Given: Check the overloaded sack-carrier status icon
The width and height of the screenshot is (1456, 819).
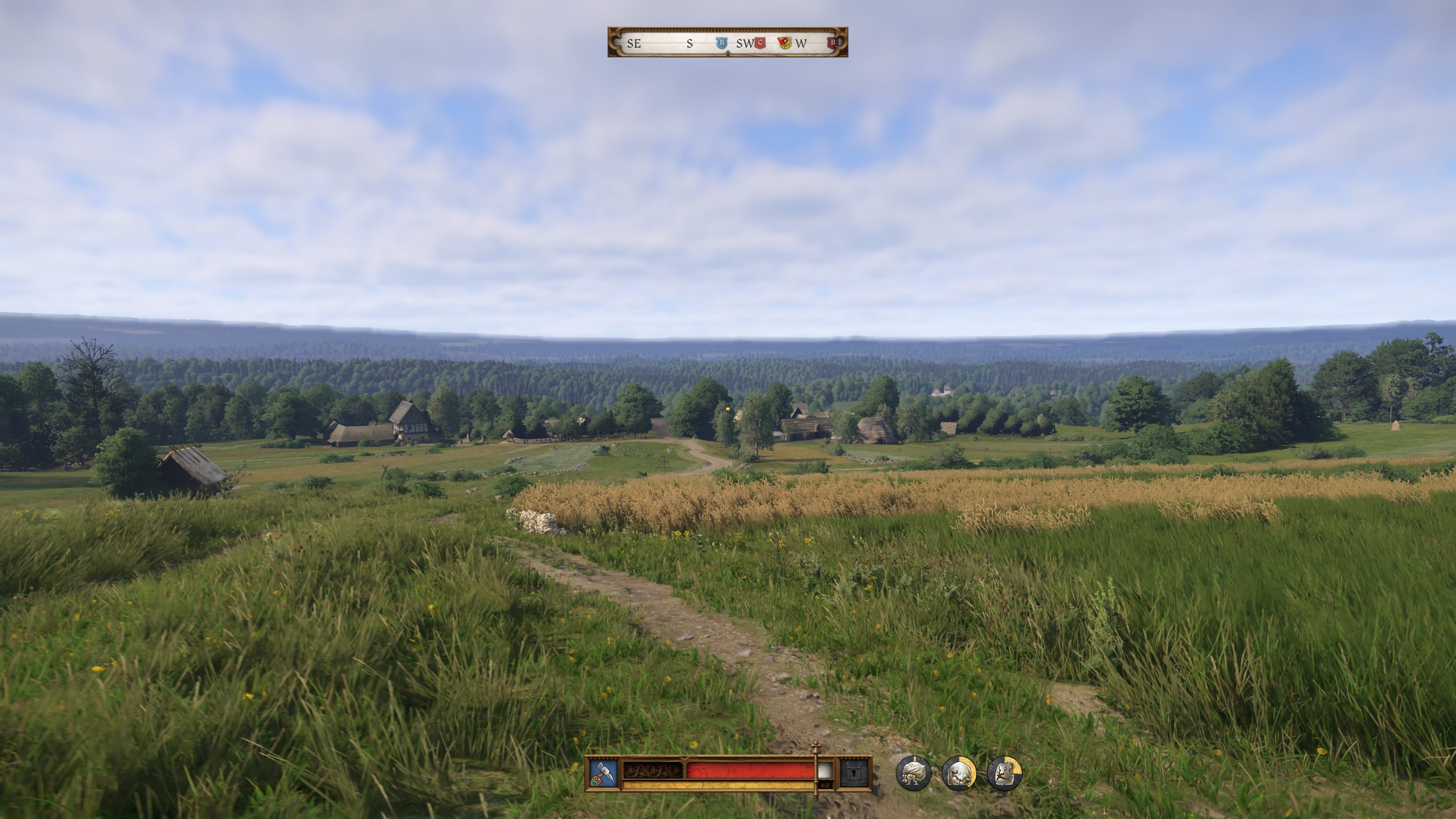Looking at the screenshot, I should 913,773.
